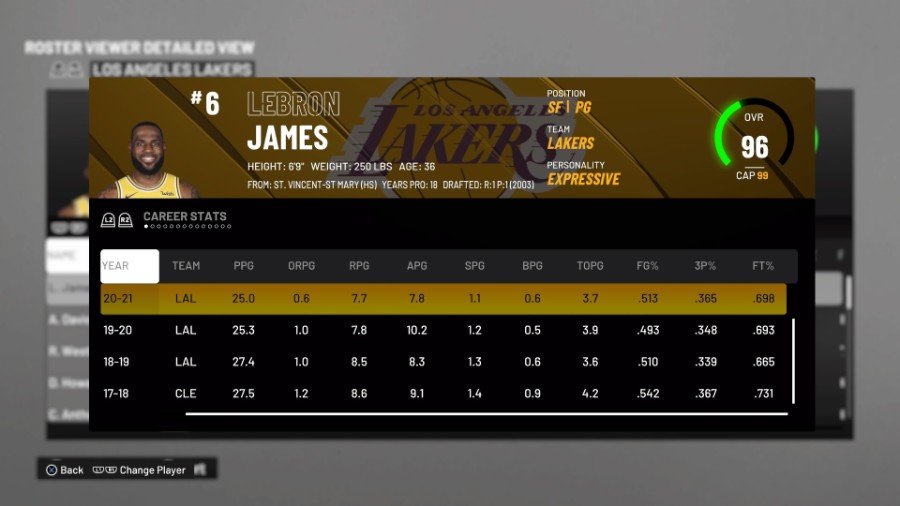The image size is (900, 506).
Task: Select the TEAM column header
Action: pos(186,266)
